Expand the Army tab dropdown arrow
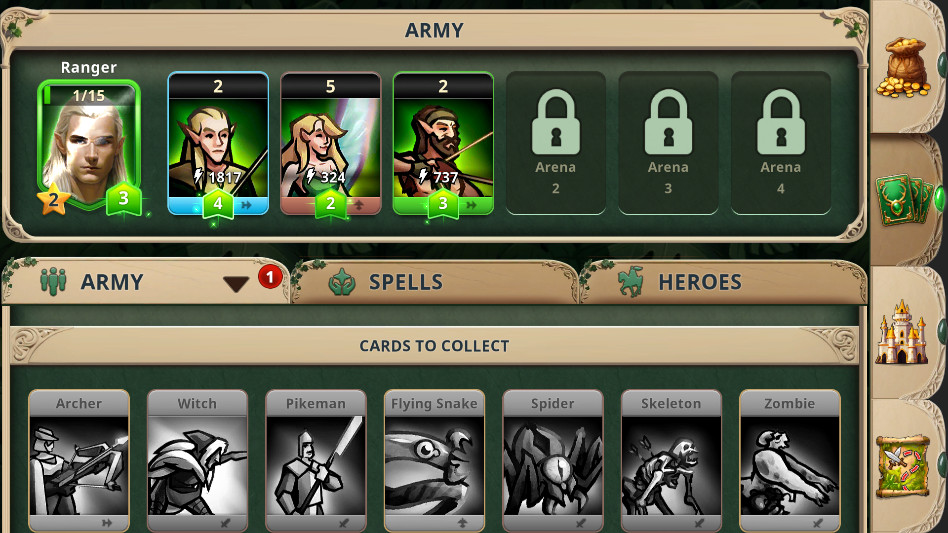Screen dimensions: 948x533 pos(236,284)
